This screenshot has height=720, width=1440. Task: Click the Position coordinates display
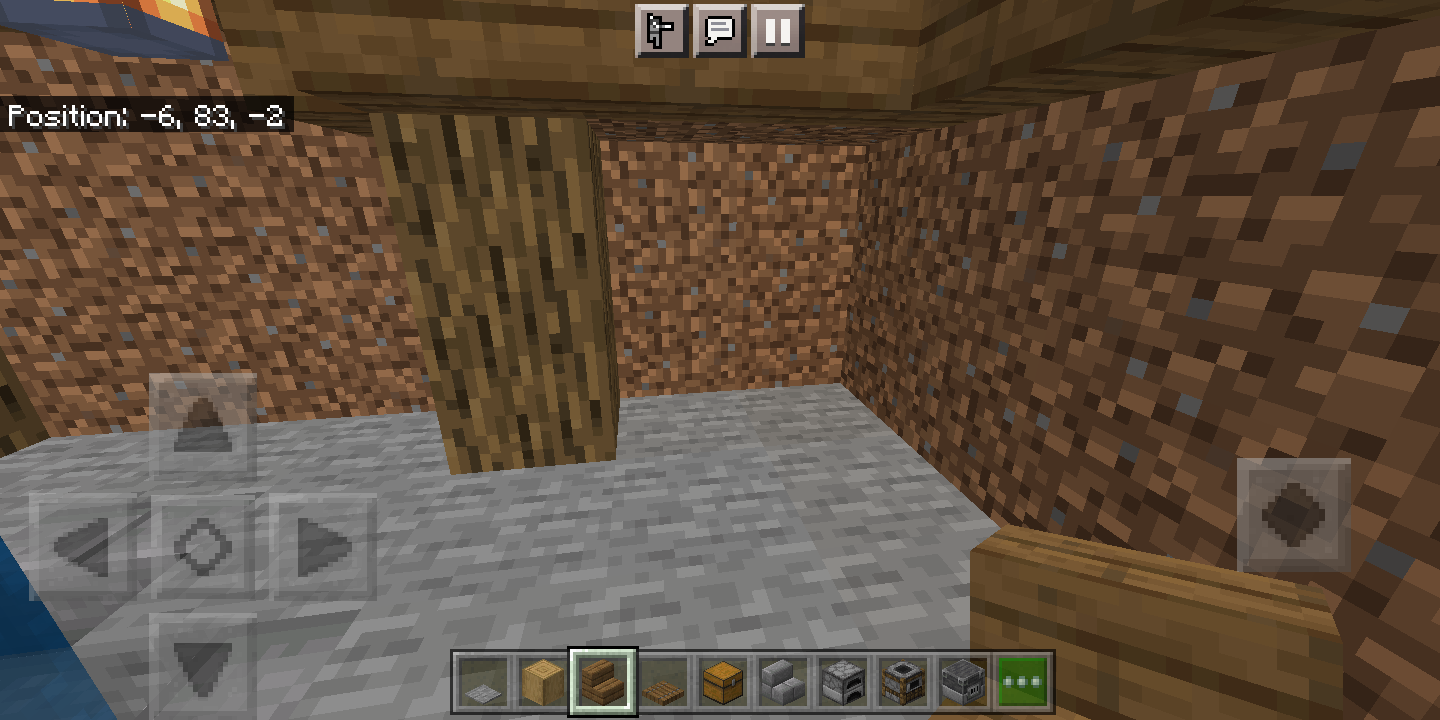(144, 117)
